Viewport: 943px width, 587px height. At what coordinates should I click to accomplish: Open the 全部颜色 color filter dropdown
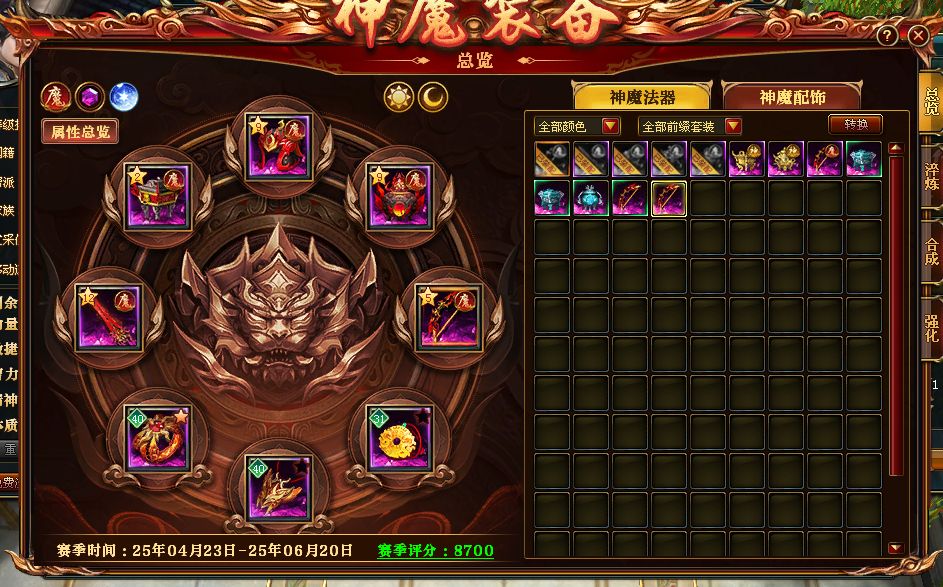[578, 126]
